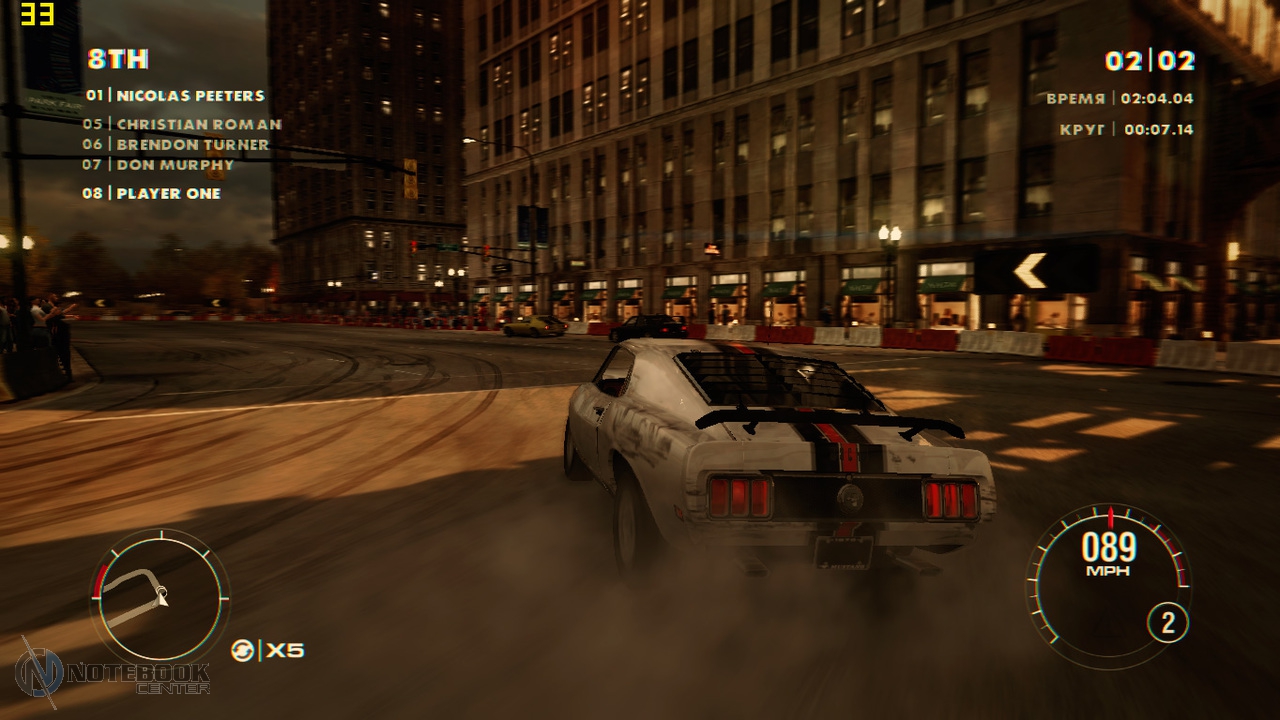Select Nicolas Peeters in the standings
Image resolution: width=1280 pixels, height=720 pixels.
coord(176,96)
